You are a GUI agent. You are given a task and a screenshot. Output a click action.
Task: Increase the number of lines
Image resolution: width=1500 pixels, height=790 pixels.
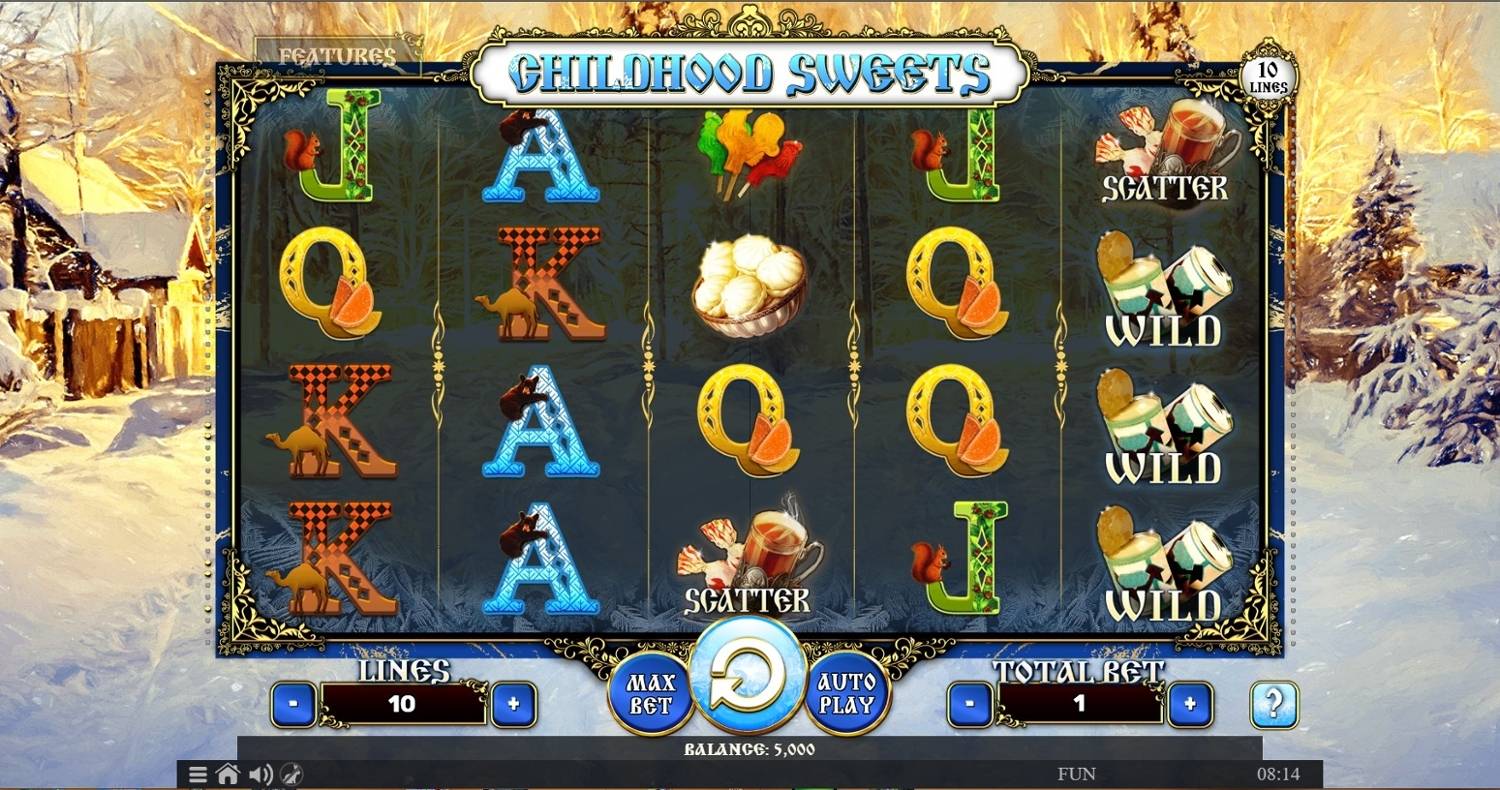[513, 704]
